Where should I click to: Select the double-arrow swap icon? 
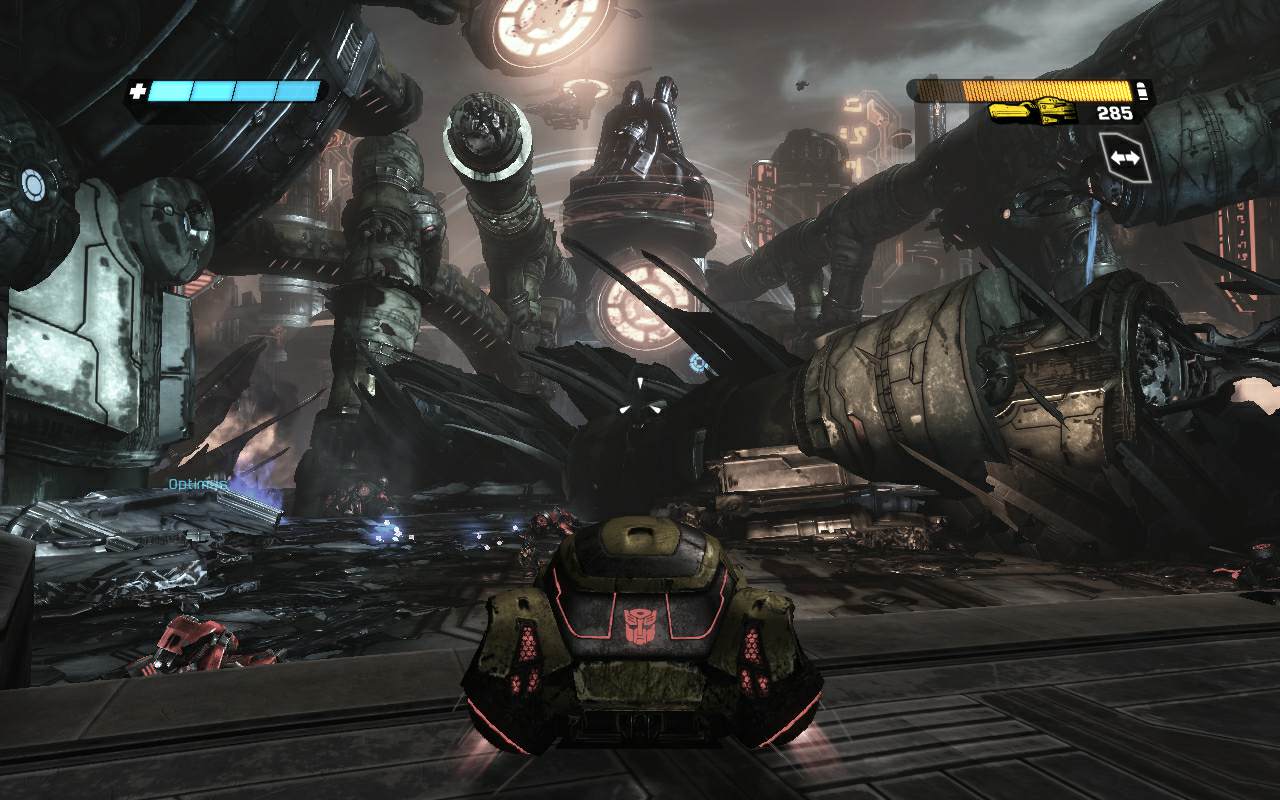1124,159
